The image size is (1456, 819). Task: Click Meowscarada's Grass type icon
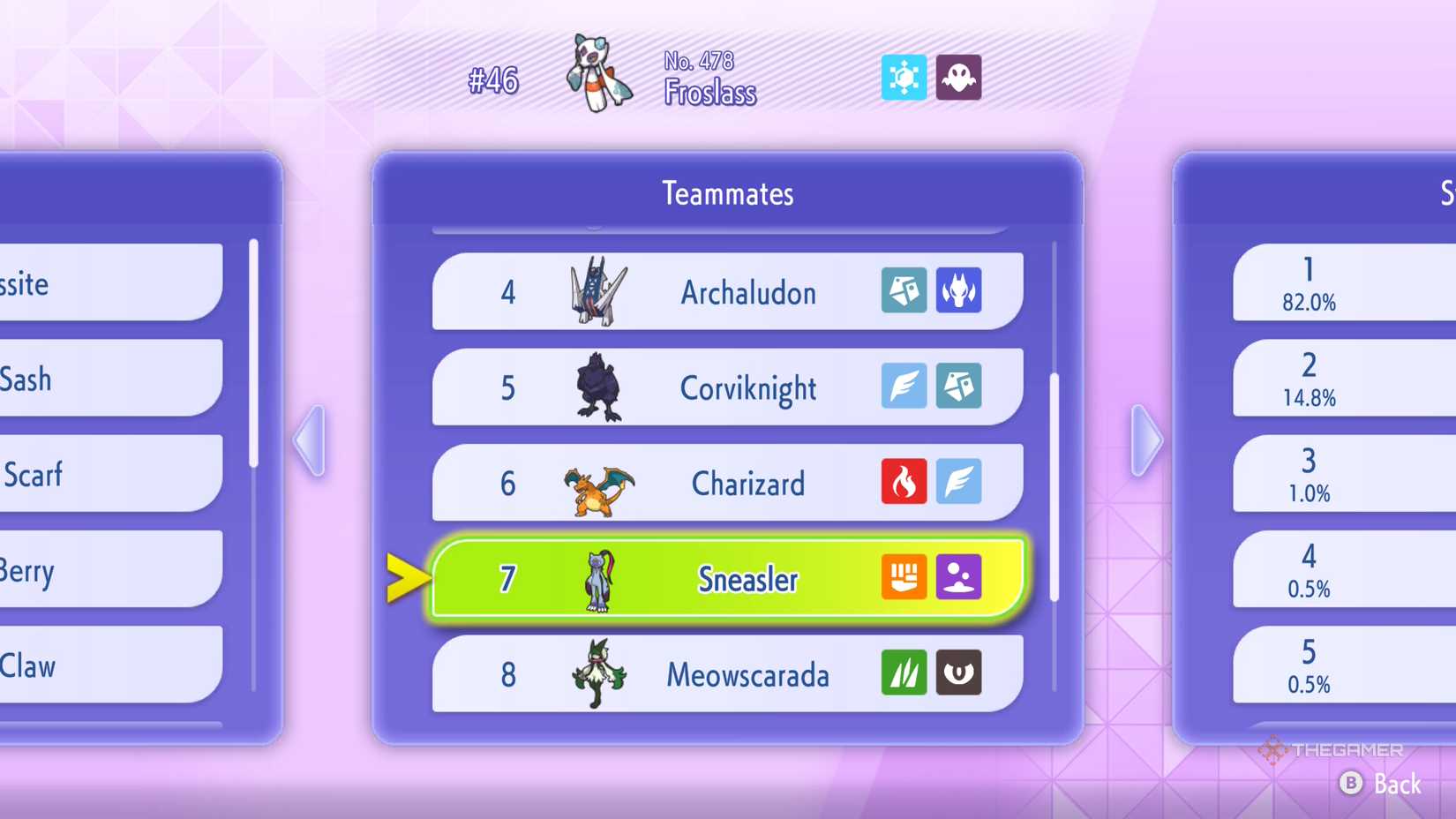point(904,673)
